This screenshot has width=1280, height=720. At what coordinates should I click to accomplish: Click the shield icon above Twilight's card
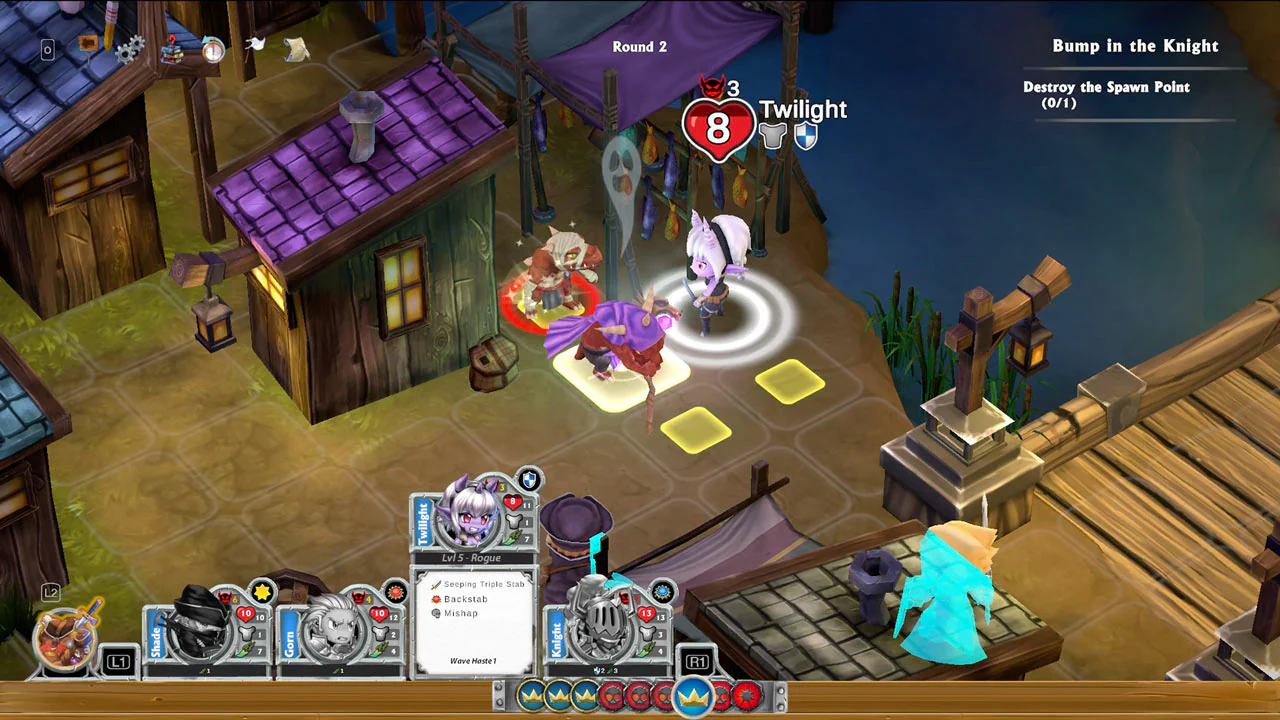529,480
